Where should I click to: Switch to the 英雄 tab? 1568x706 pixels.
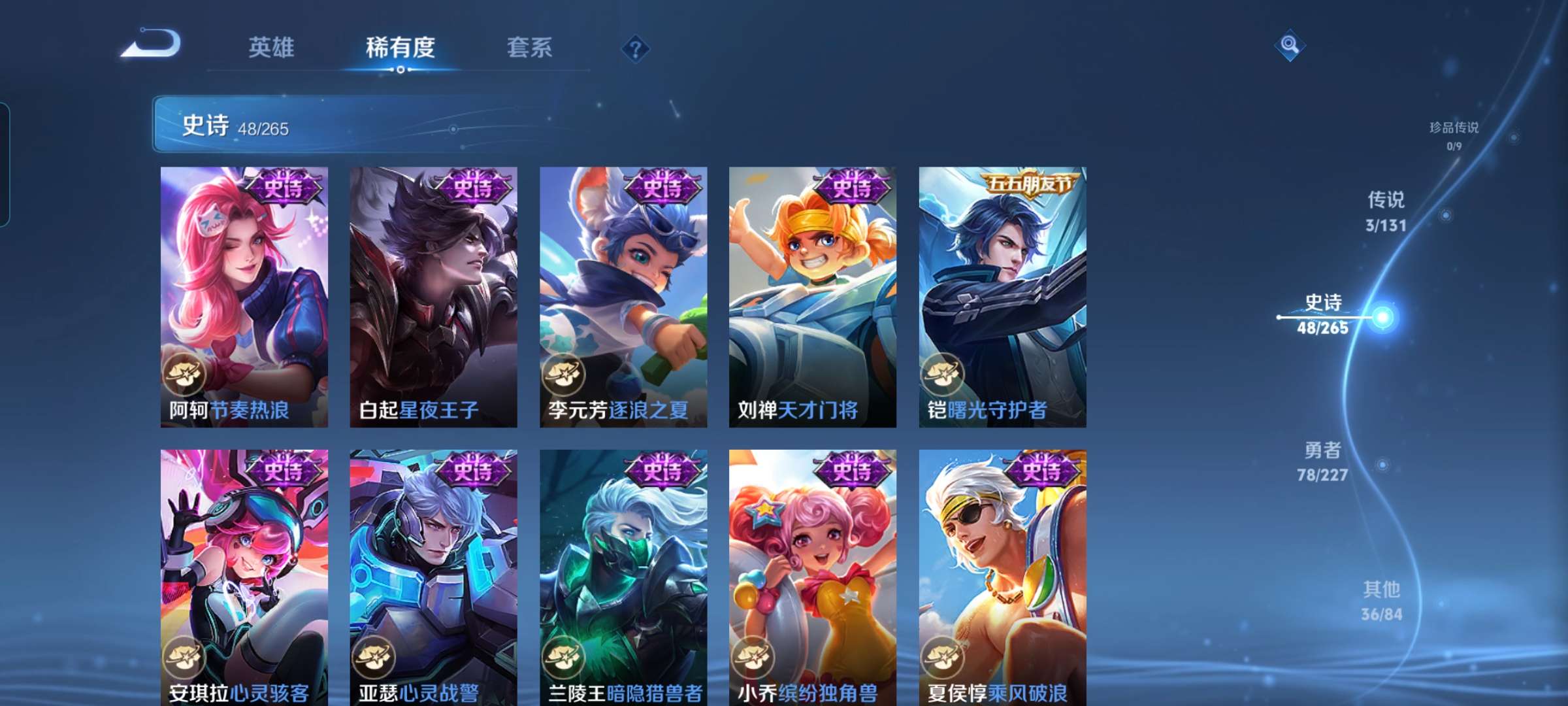tap(271, 47)
